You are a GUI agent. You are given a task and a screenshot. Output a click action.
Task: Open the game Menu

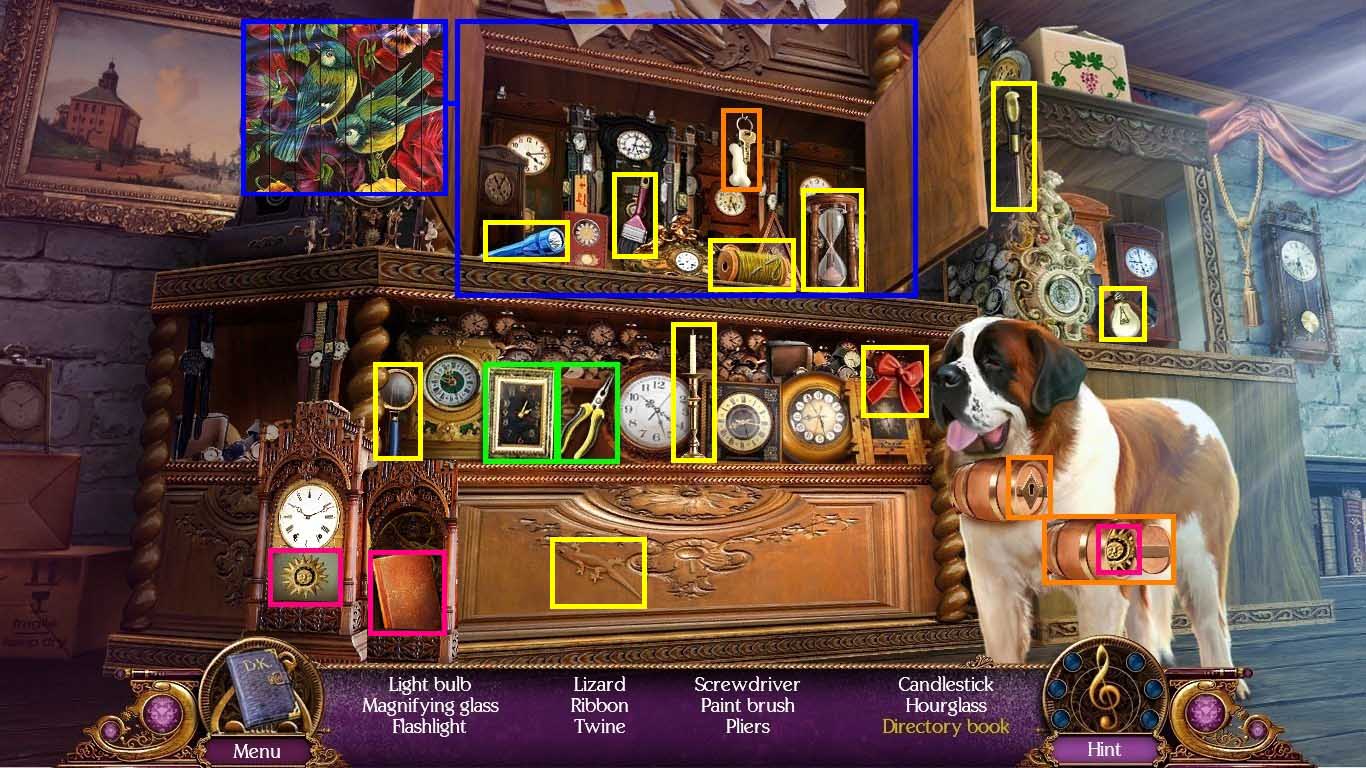tap(257, 750)
